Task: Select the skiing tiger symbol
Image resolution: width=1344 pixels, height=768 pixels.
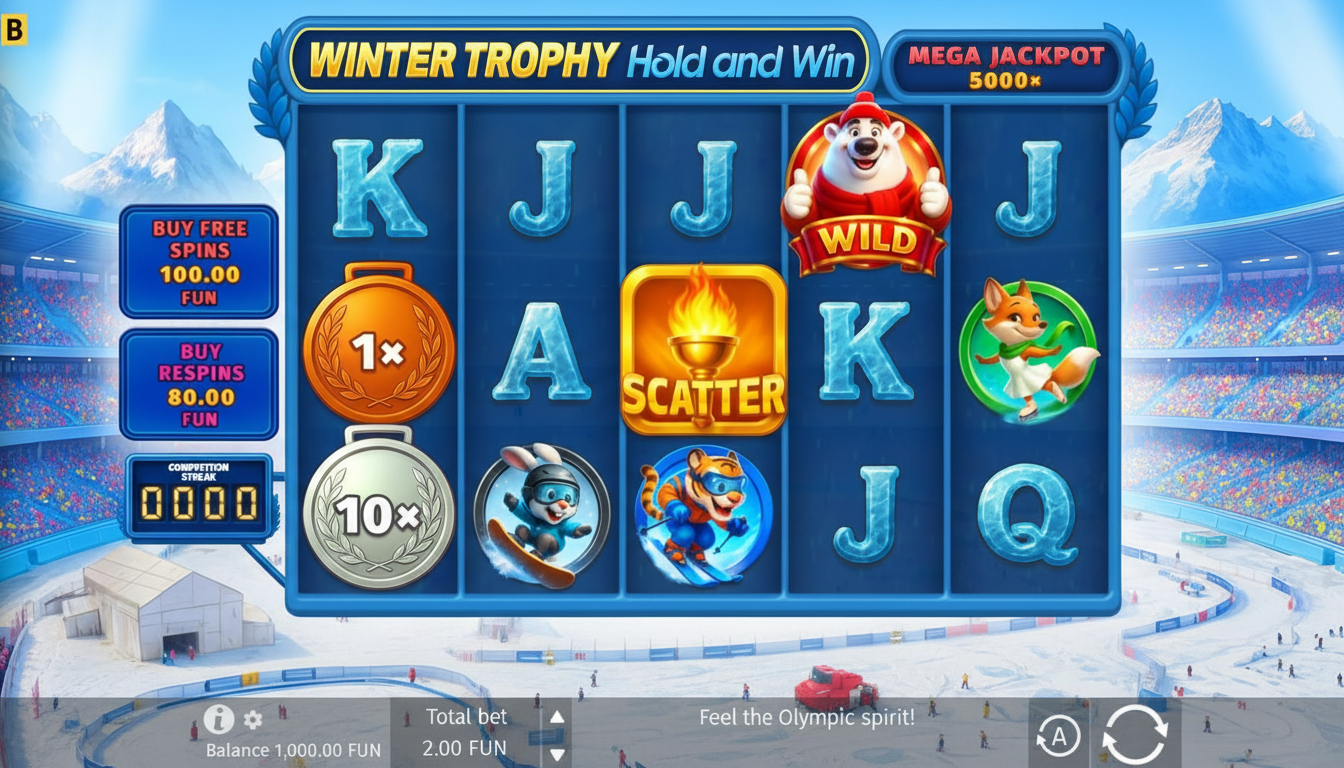Action: click(706, 513)
